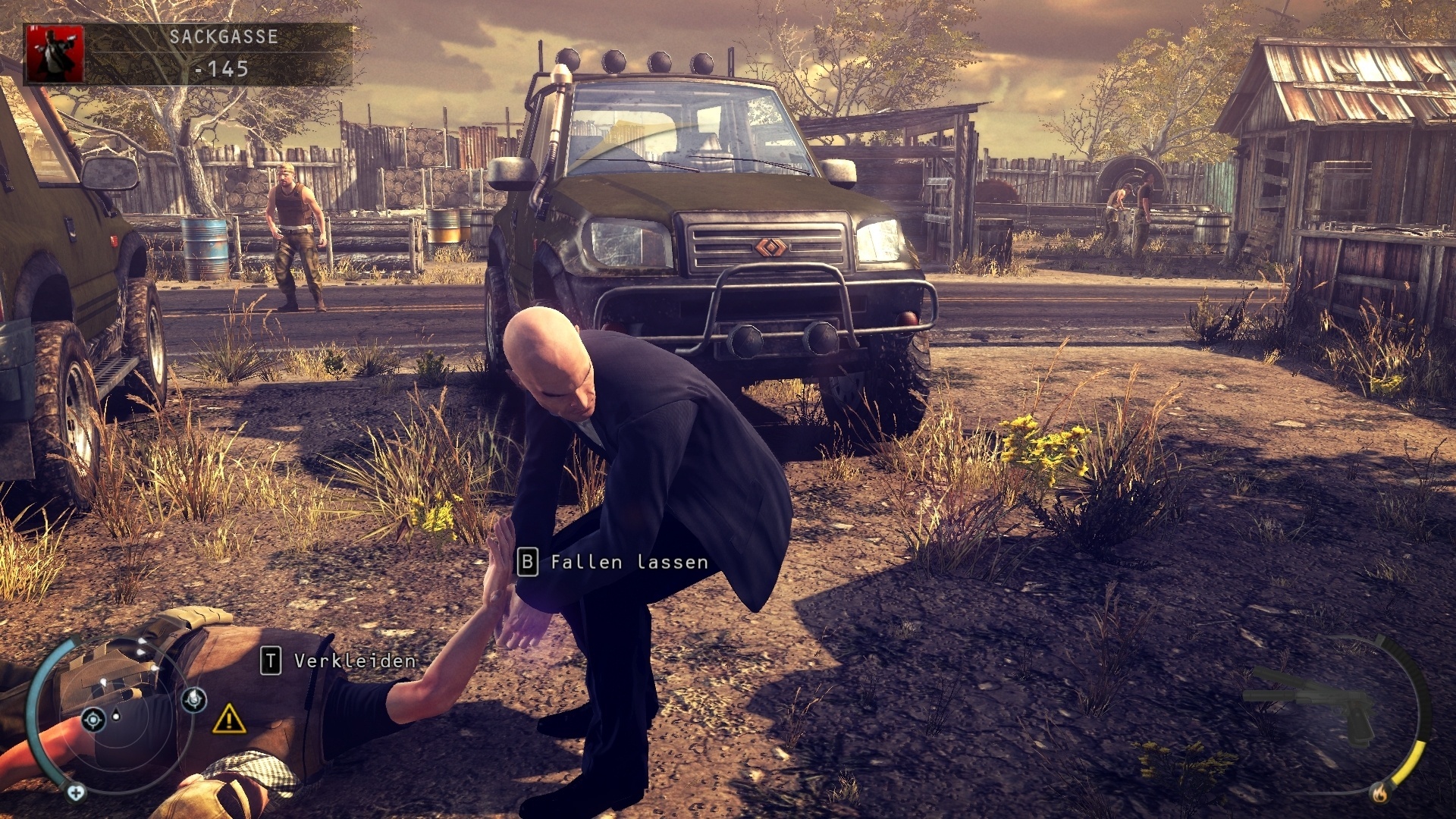Click the health cross icon below the minimap
The width and height of the screenshot is (1456, 819).
tap(76, 792)
